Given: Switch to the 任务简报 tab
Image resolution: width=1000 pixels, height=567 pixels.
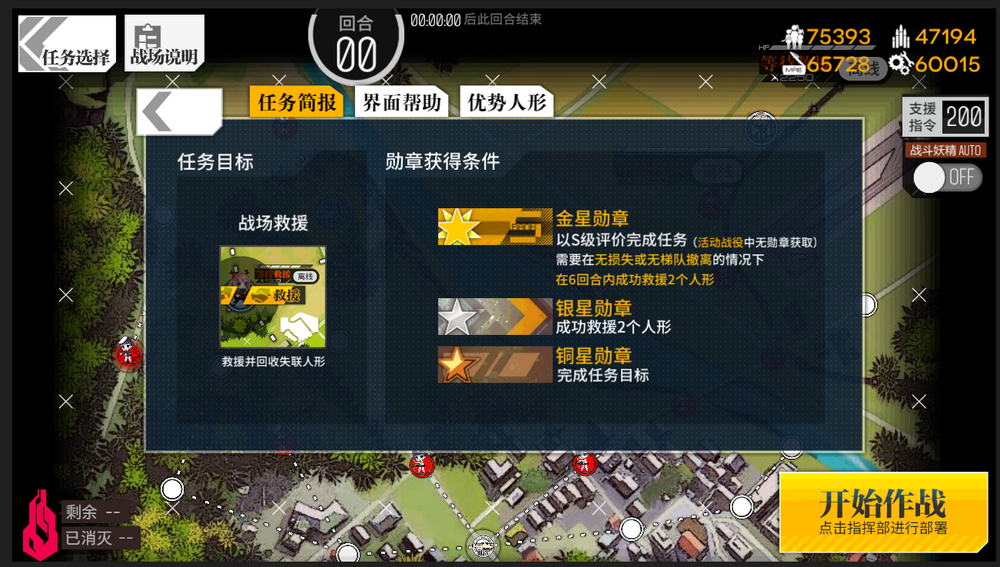Looking at the screenshot, I should (x=296, y=102).
